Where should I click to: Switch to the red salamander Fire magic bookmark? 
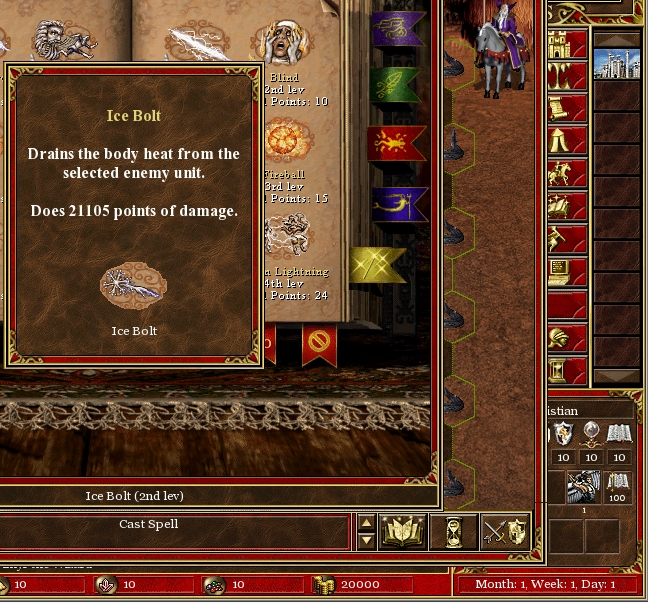pyautogui.click(x=398, y=144)
